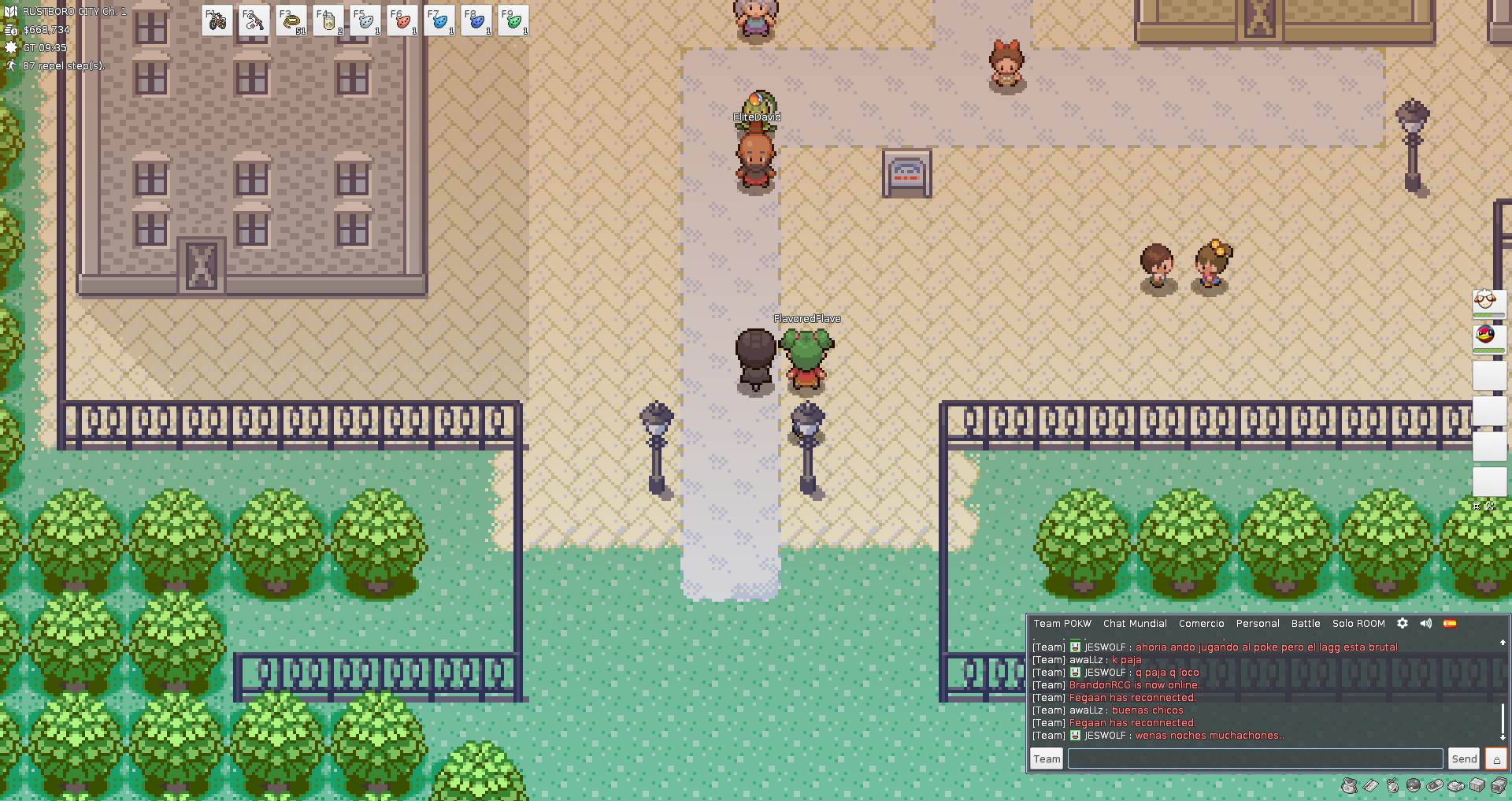The width and height of the screenshot is (1512, 801).
Task: Select the first Pokémon in the party sidebar
Action: tap(1488, 303)
